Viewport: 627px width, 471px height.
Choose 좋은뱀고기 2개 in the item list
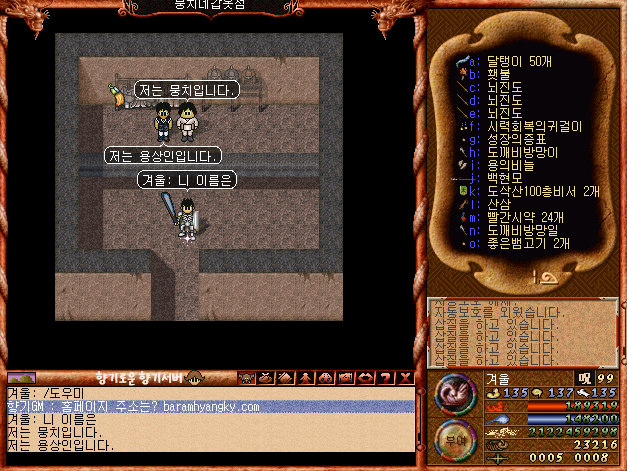(527, 243)
